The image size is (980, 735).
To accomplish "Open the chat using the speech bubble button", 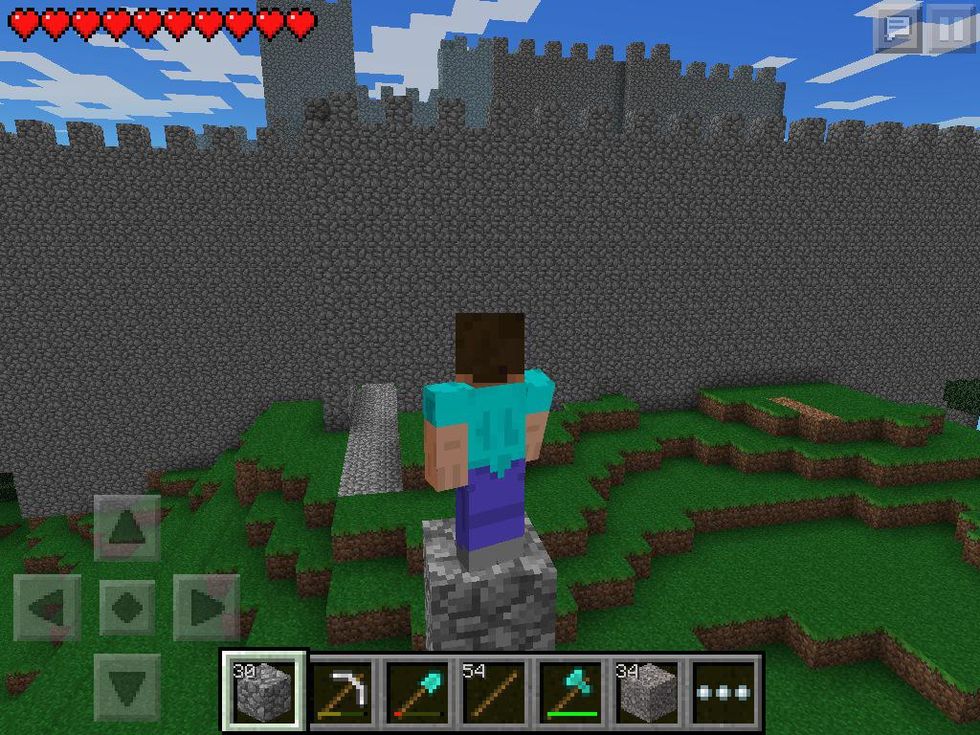I will (x=898, y=29).
